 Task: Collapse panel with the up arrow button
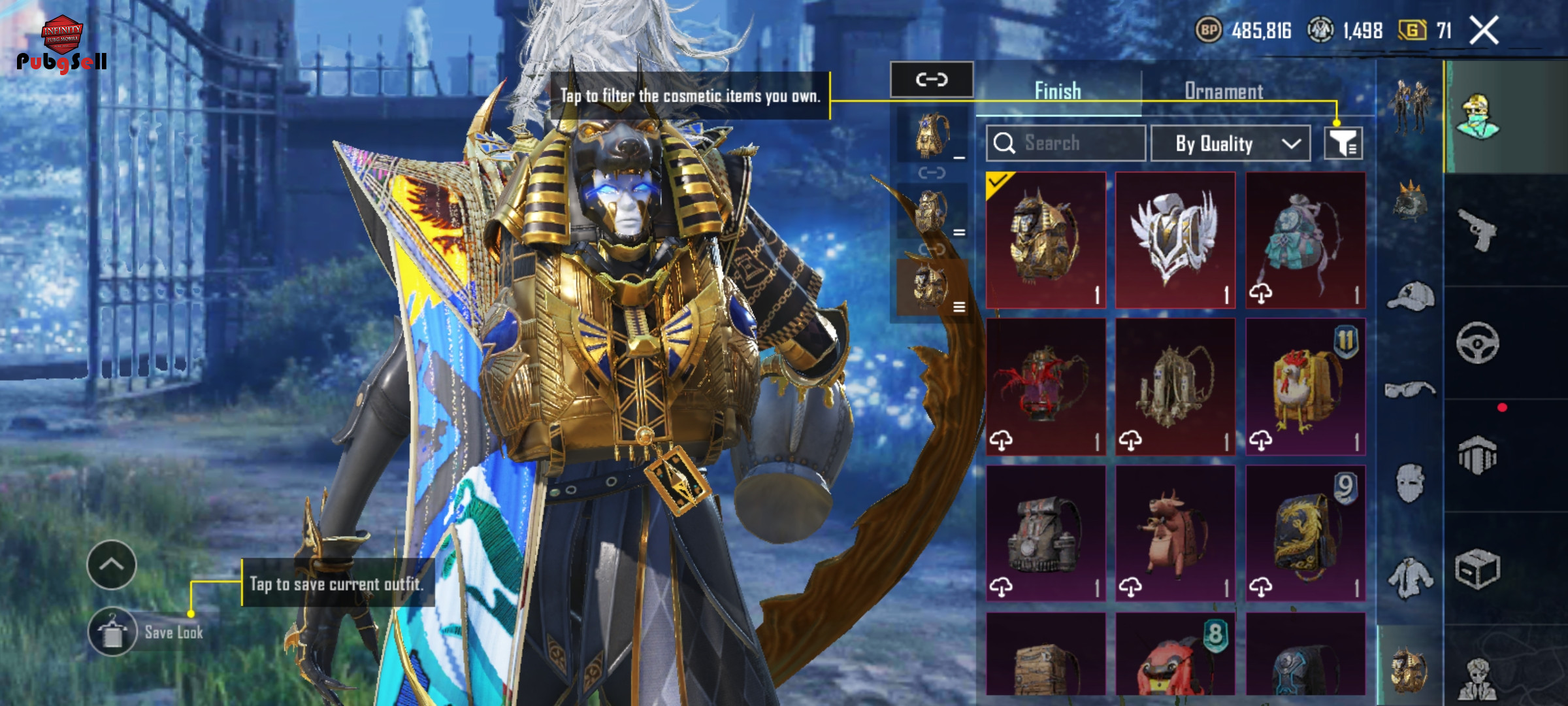click(x=111, y=565)
